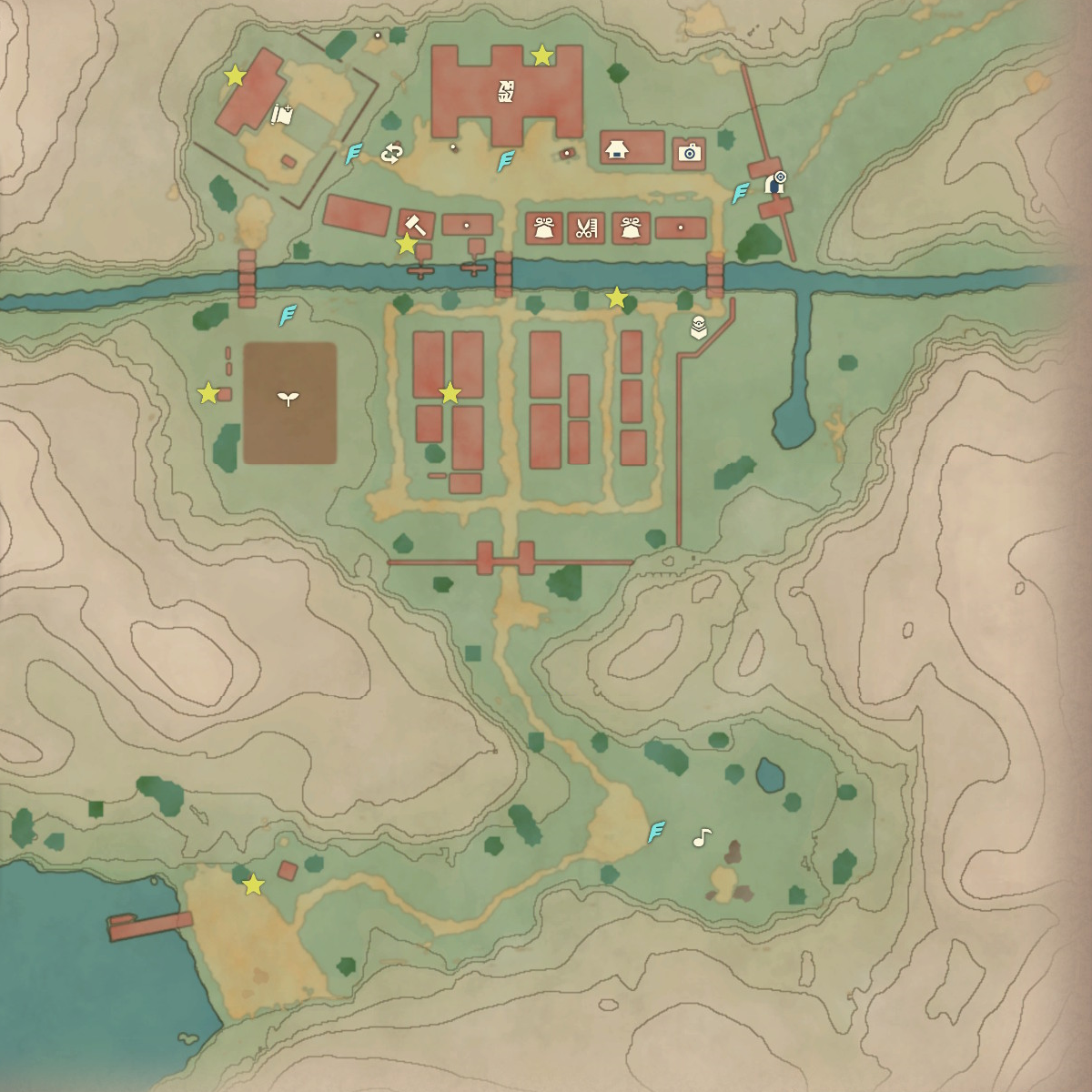The width and height of the screenshot is (1092, 1092).
Task: Select the camera photography studio marker
Action: coord(689,152)
